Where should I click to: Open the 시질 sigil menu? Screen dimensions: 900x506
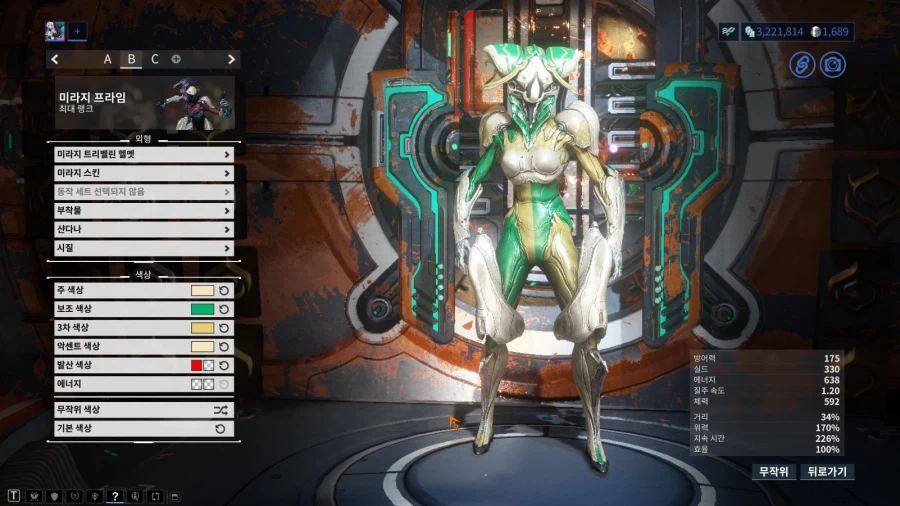pyautogui.click(x=144, y=248)
